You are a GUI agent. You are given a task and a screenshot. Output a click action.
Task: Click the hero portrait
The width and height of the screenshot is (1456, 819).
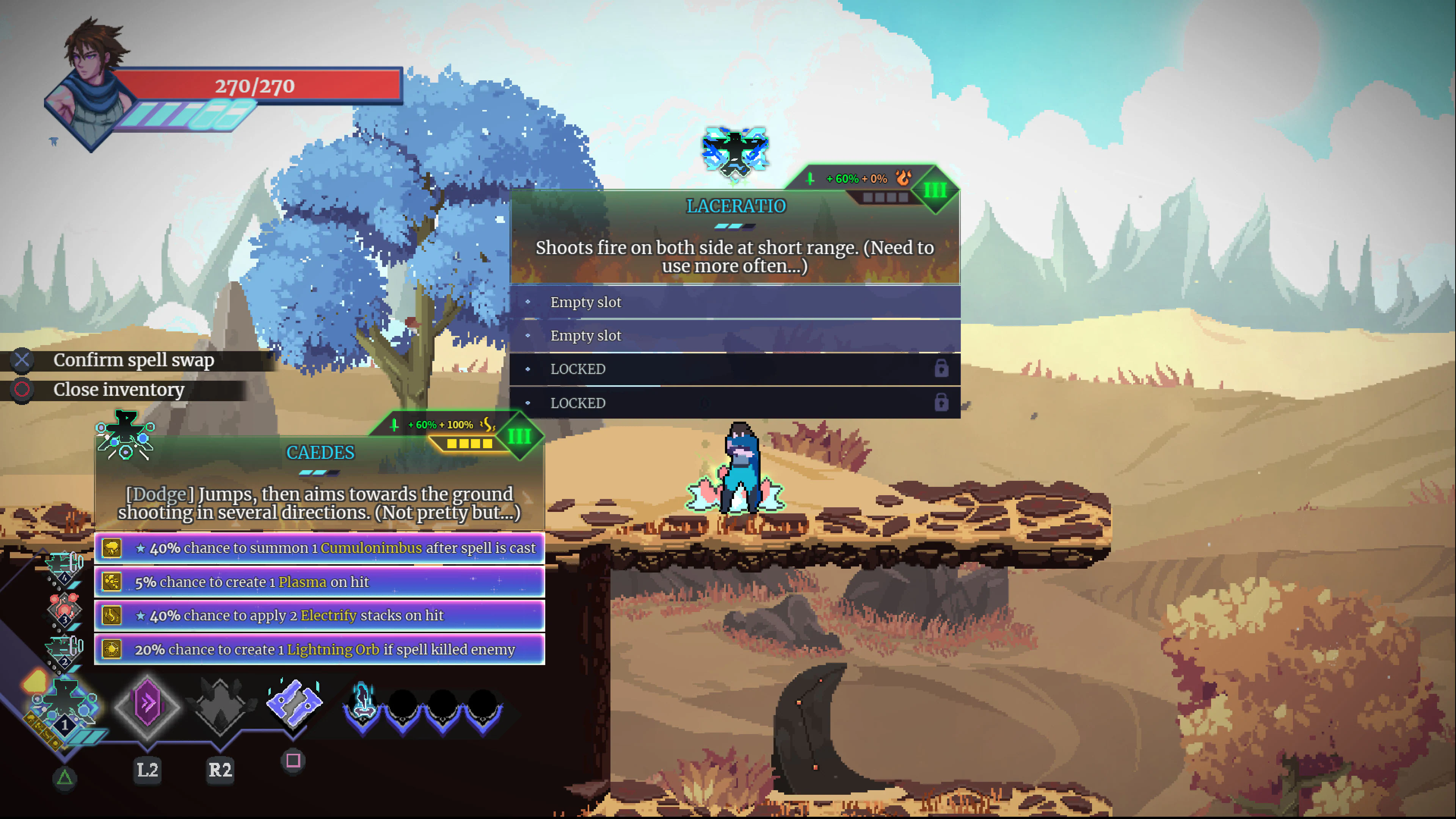[x=91, y=85]
